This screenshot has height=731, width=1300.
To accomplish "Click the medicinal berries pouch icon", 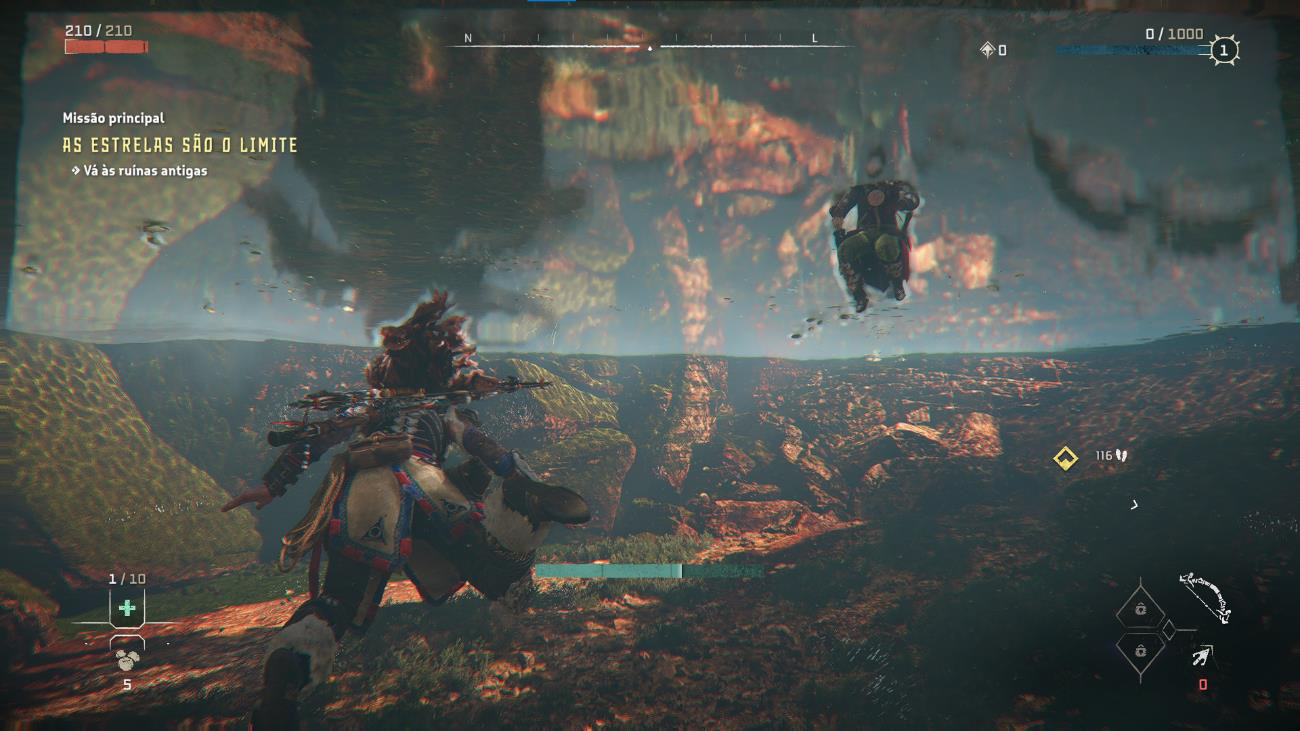I will pyautogui.click(x=127, y=659).
